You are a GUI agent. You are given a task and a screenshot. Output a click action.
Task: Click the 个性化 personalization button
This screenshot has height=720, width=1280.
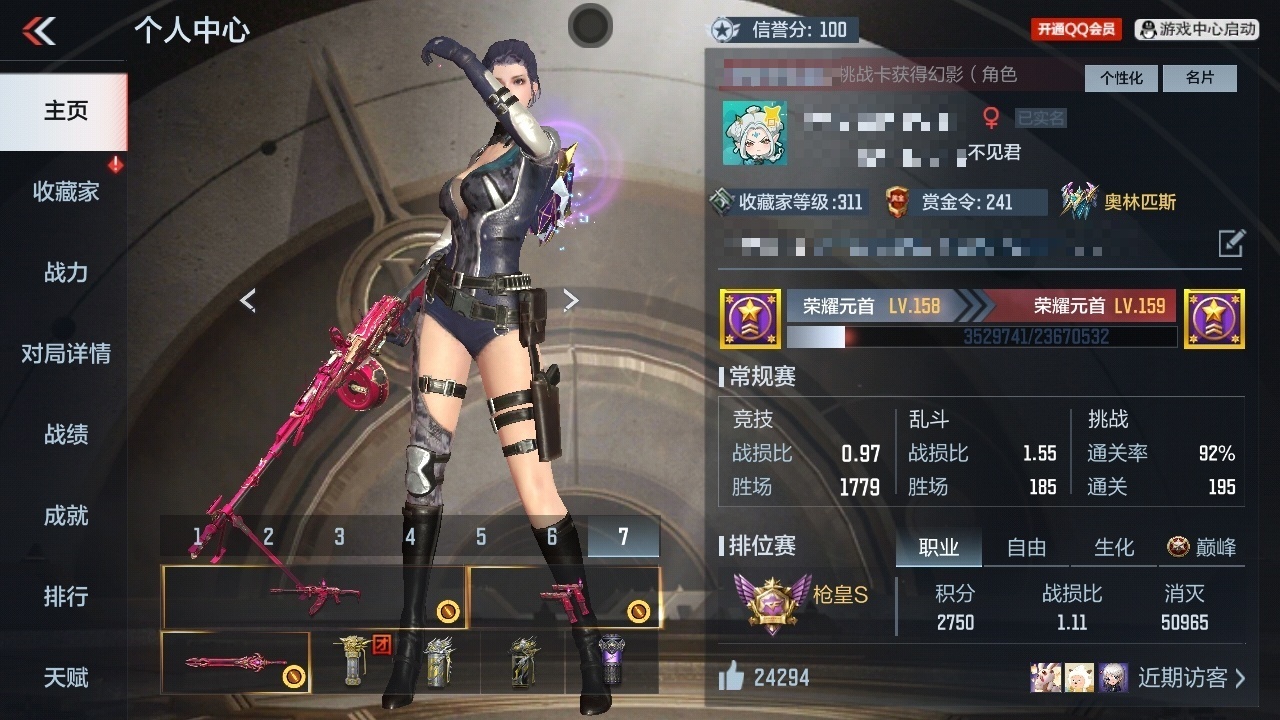(1121, 78)
